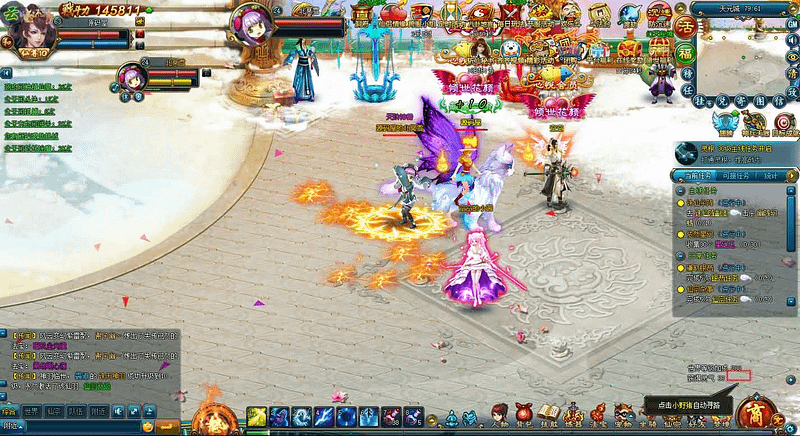Activate the yellow lightning skill in the hotbar
Viewport: 800px width, 436px height.
[255, 416]
